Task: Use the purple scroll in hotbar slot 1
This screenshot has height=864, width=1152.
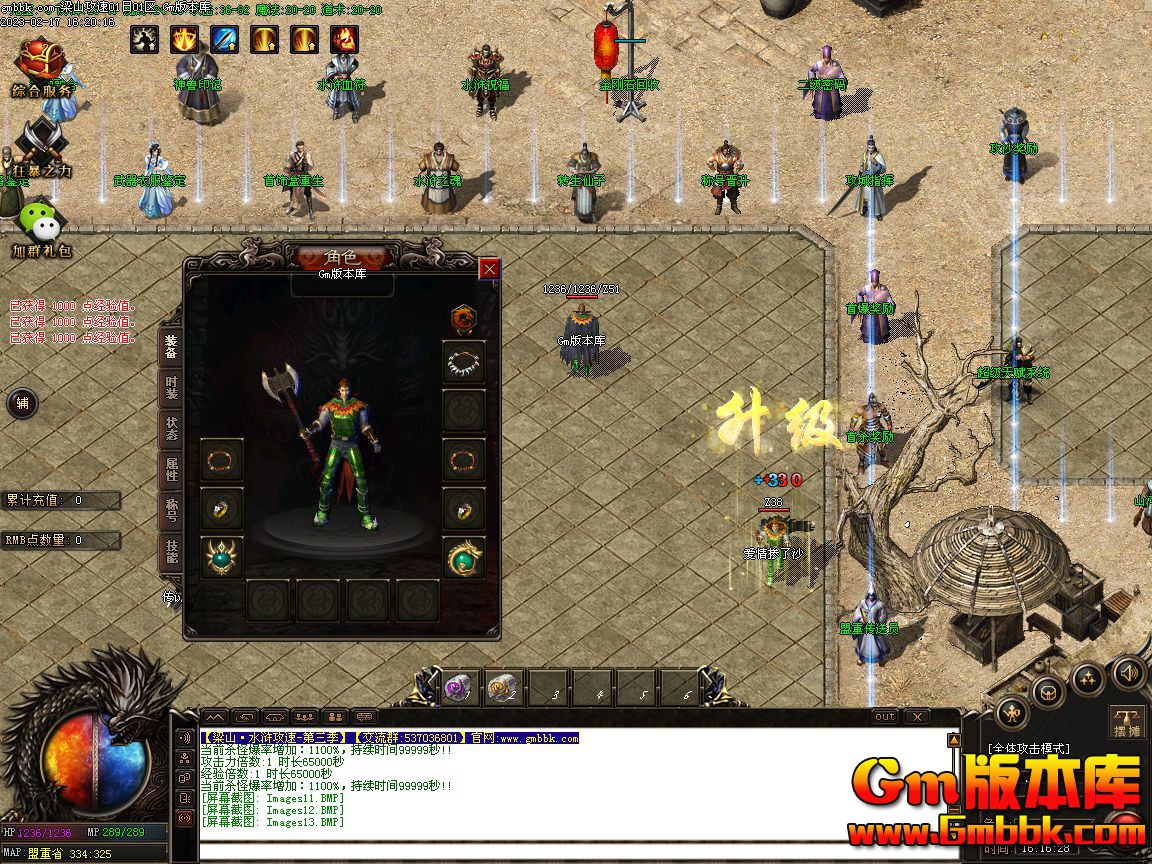Action: point(460,688)
